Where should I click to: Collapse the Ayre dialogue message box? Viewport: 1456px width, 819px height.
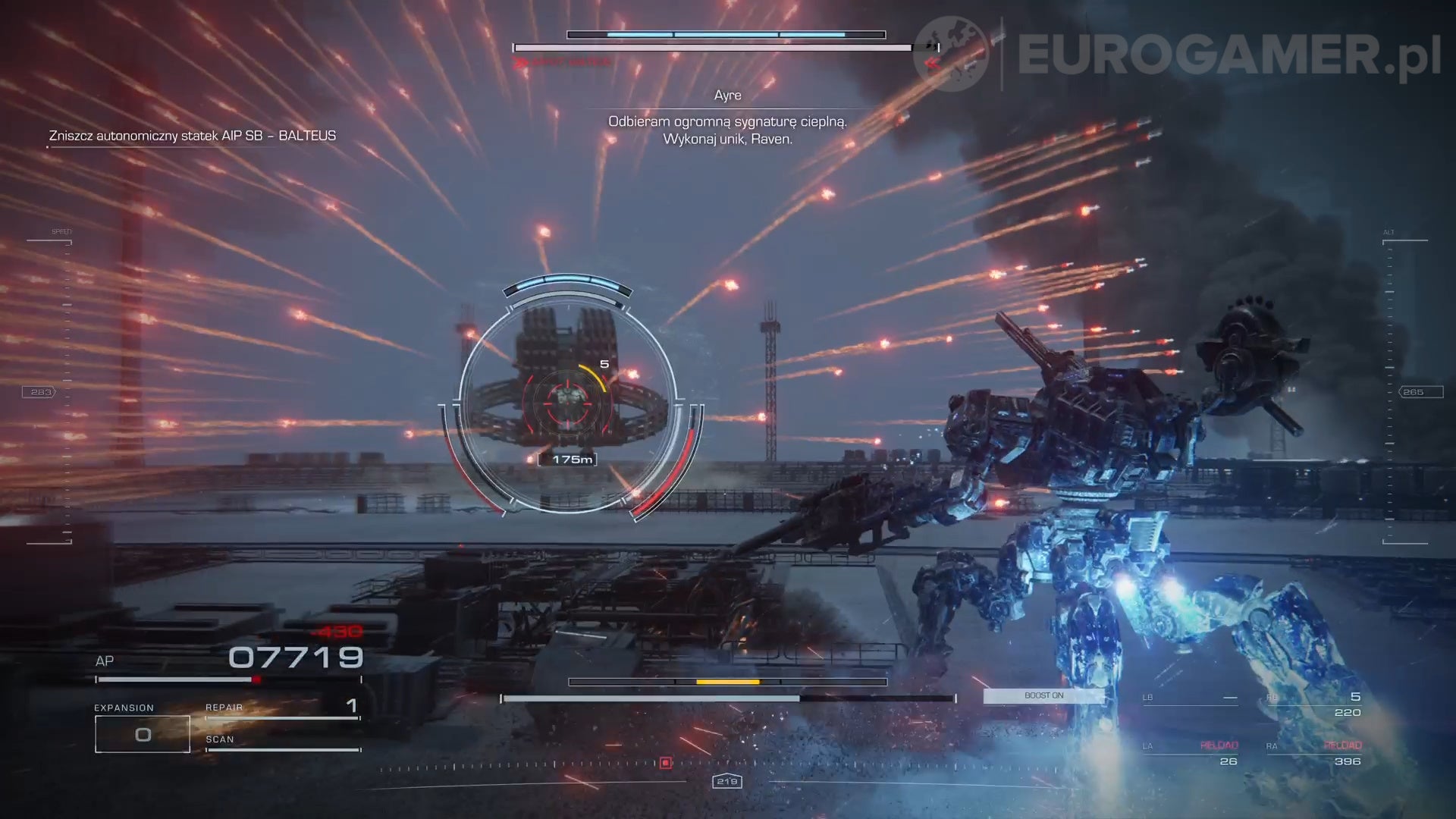point(727,130)
